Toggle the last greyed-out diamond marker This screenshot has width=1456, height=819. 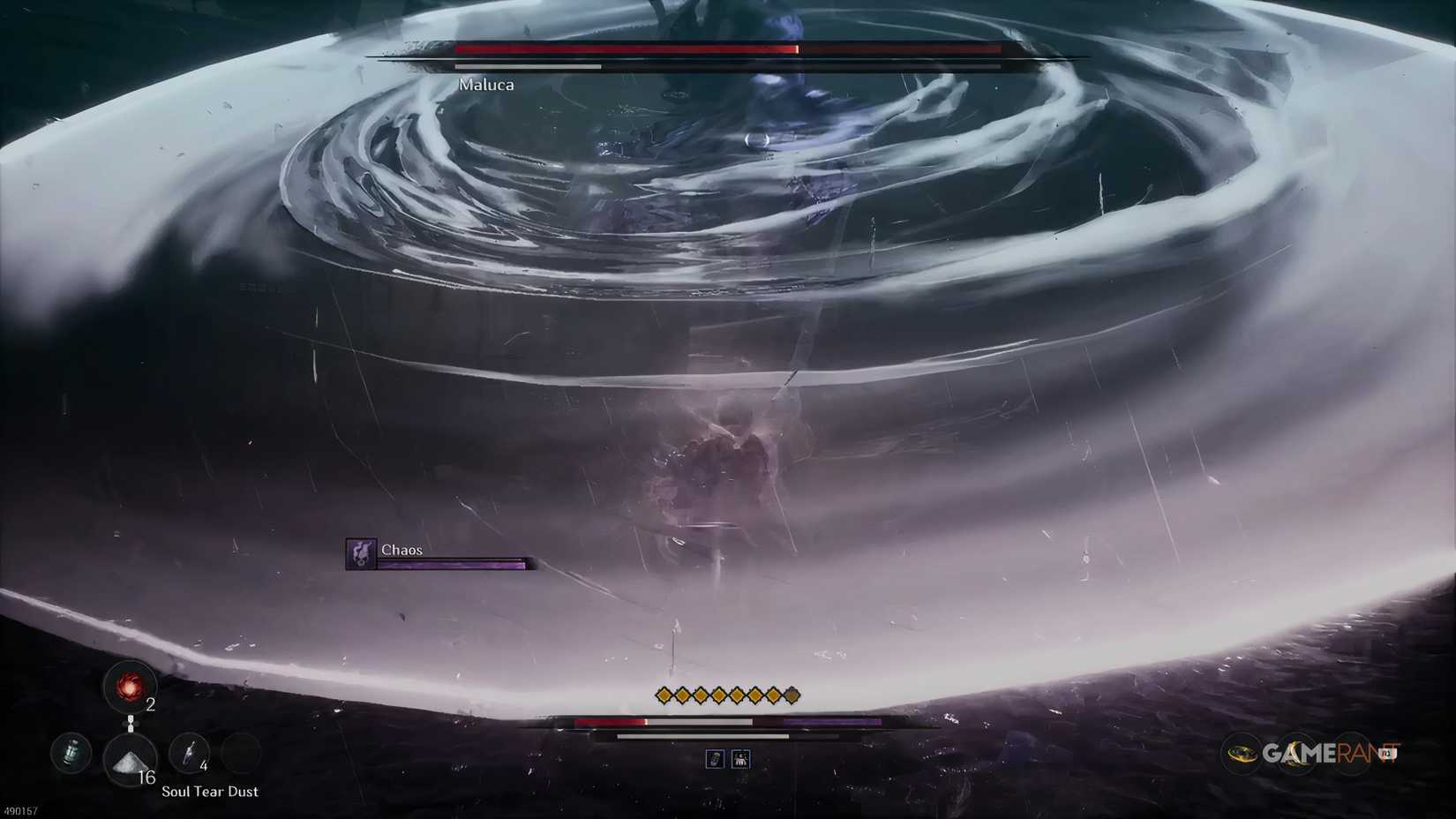pyautogui.click(x=792, y=695)
